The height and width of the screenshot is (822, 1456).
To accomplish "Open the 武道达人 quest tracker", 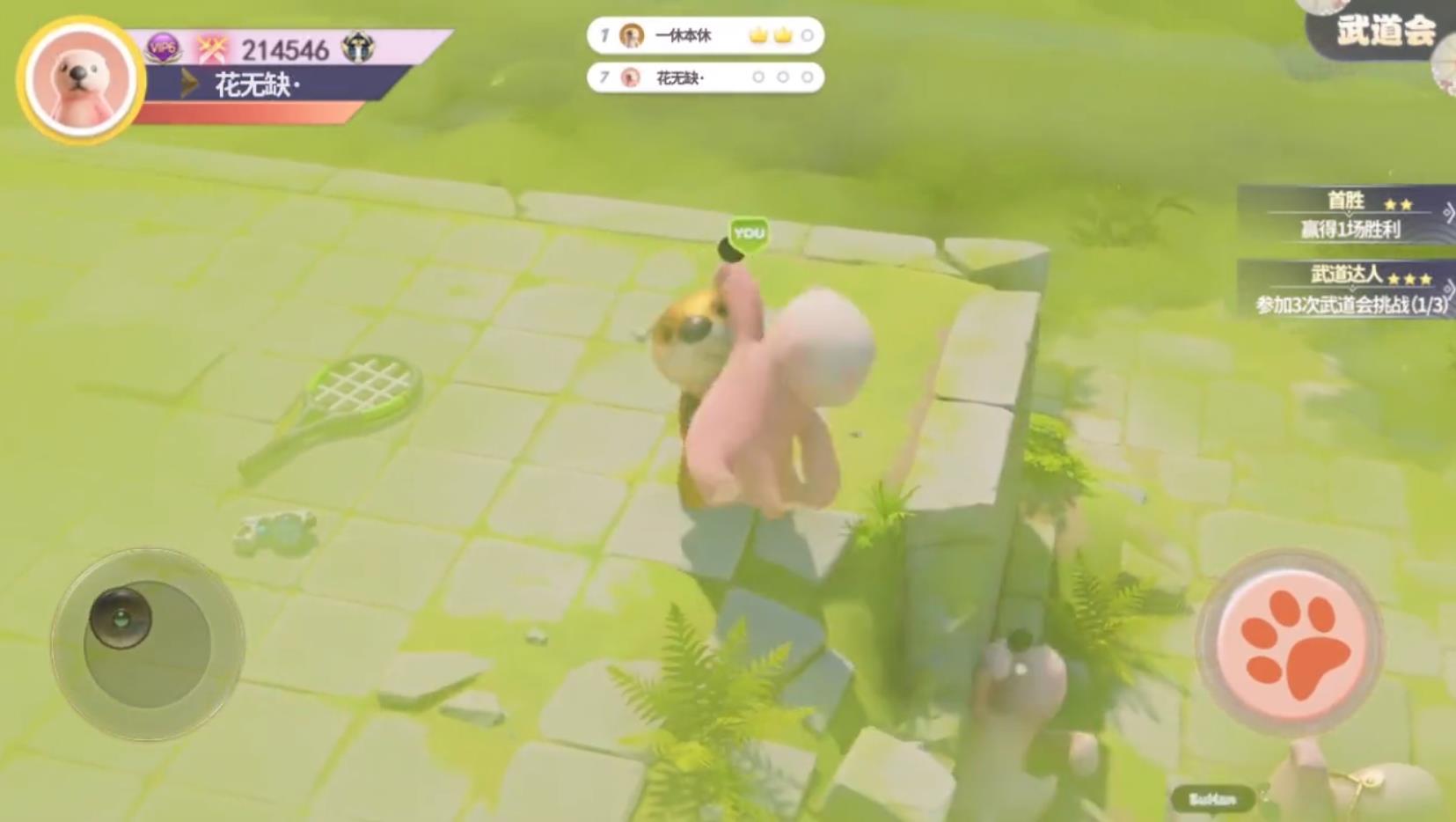I will coord(1348,289).
